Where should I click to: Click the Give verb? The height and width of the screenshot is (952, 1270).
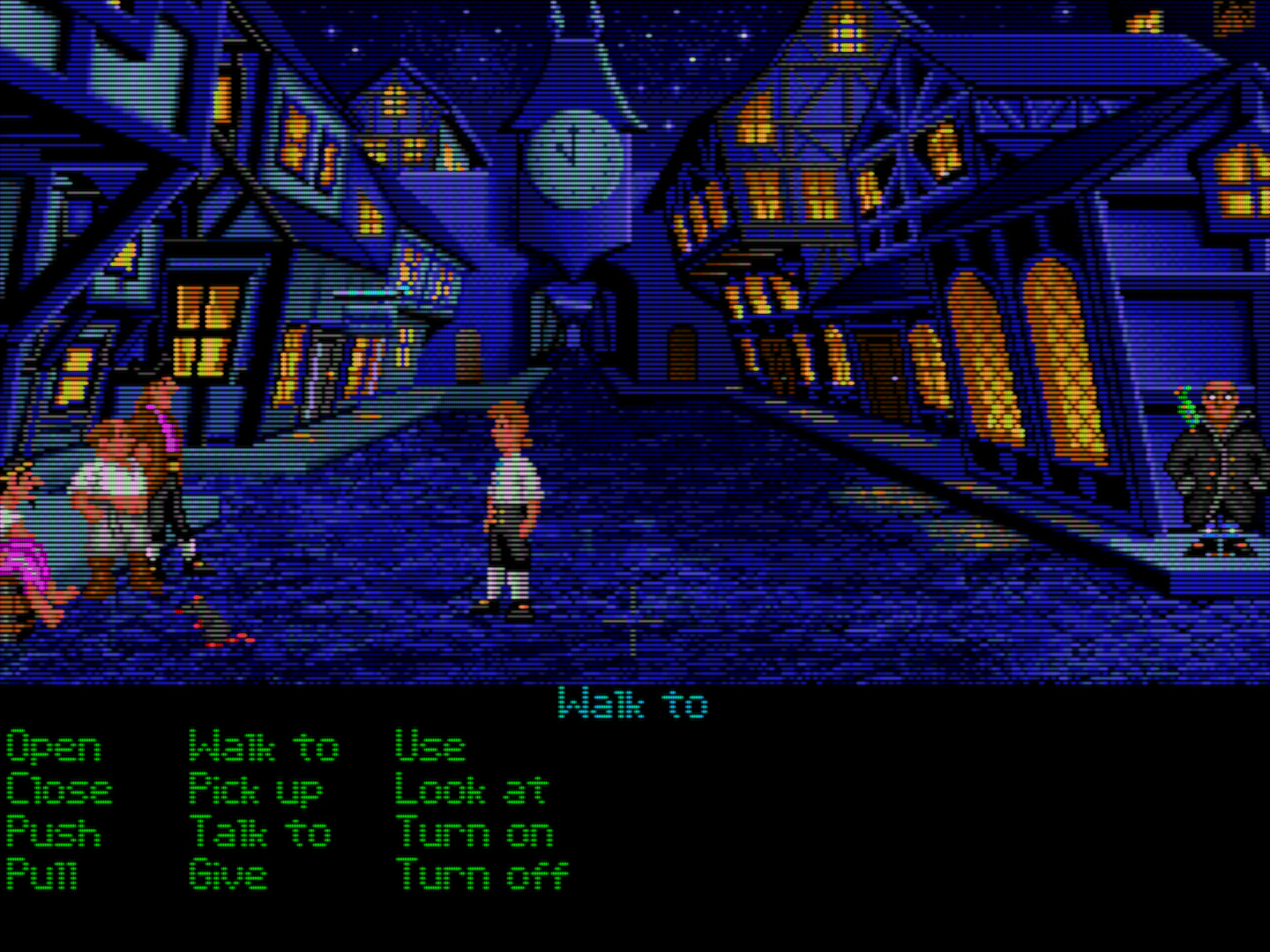coord(227,874)
